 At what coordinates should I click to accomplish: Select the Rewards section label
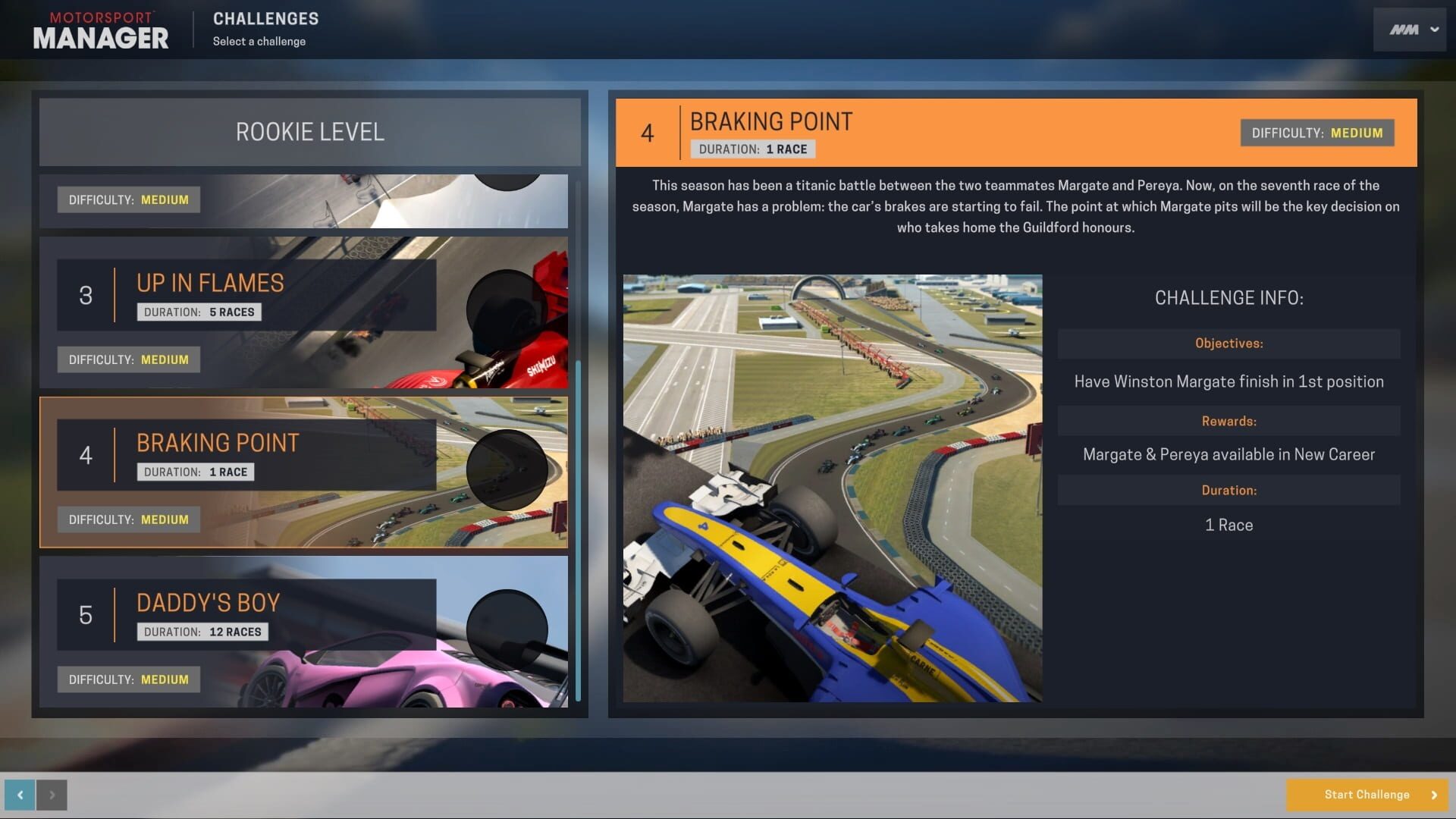pos(1228,421)
